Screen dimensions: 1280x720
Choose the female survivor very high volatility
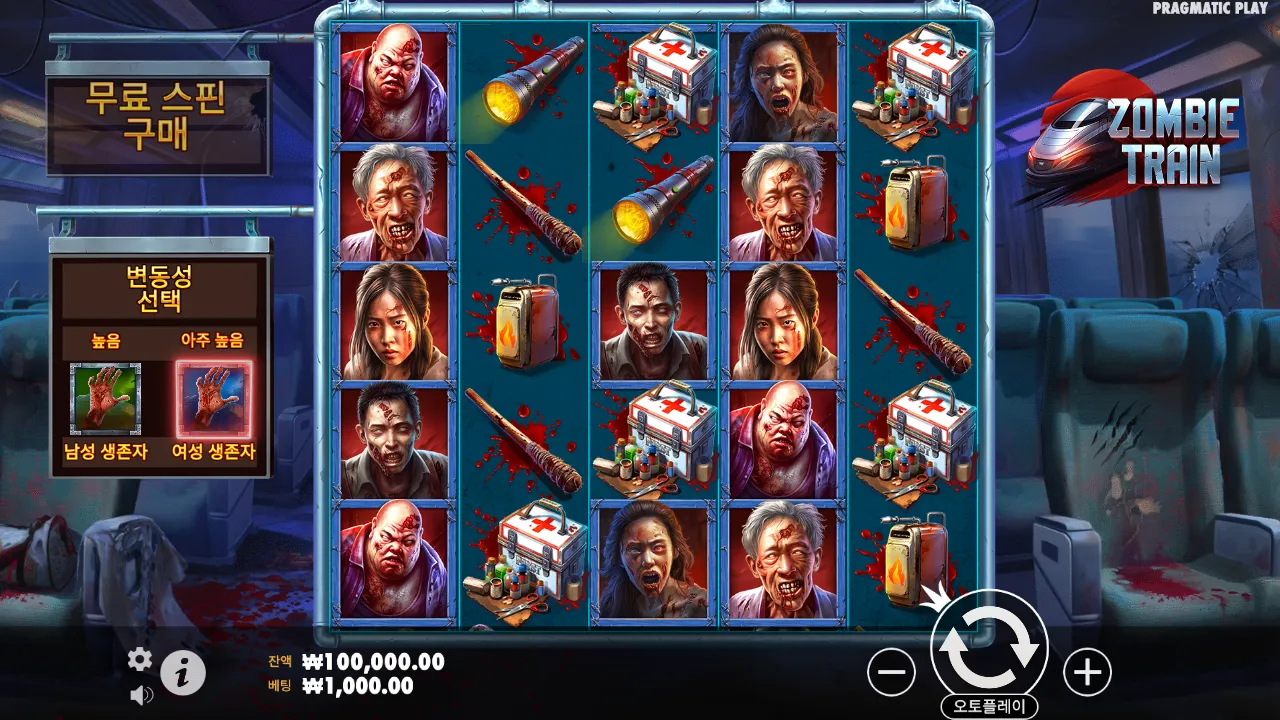(x=214, y=400)
